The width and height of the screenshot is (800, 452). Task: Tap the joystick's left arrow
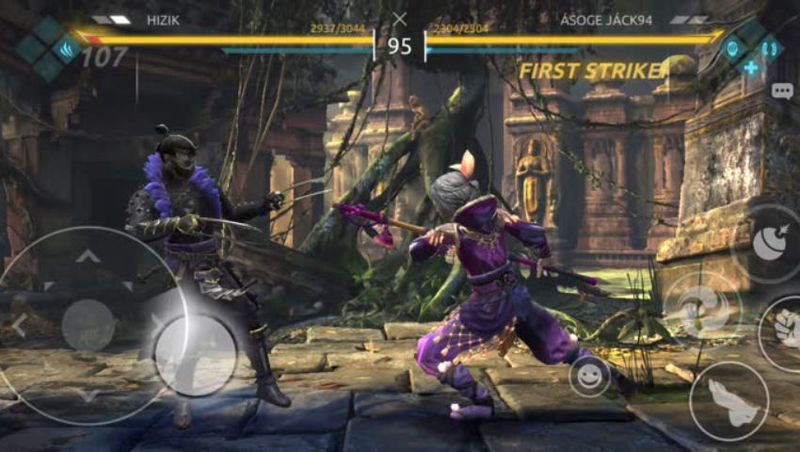tap(18, 325)
